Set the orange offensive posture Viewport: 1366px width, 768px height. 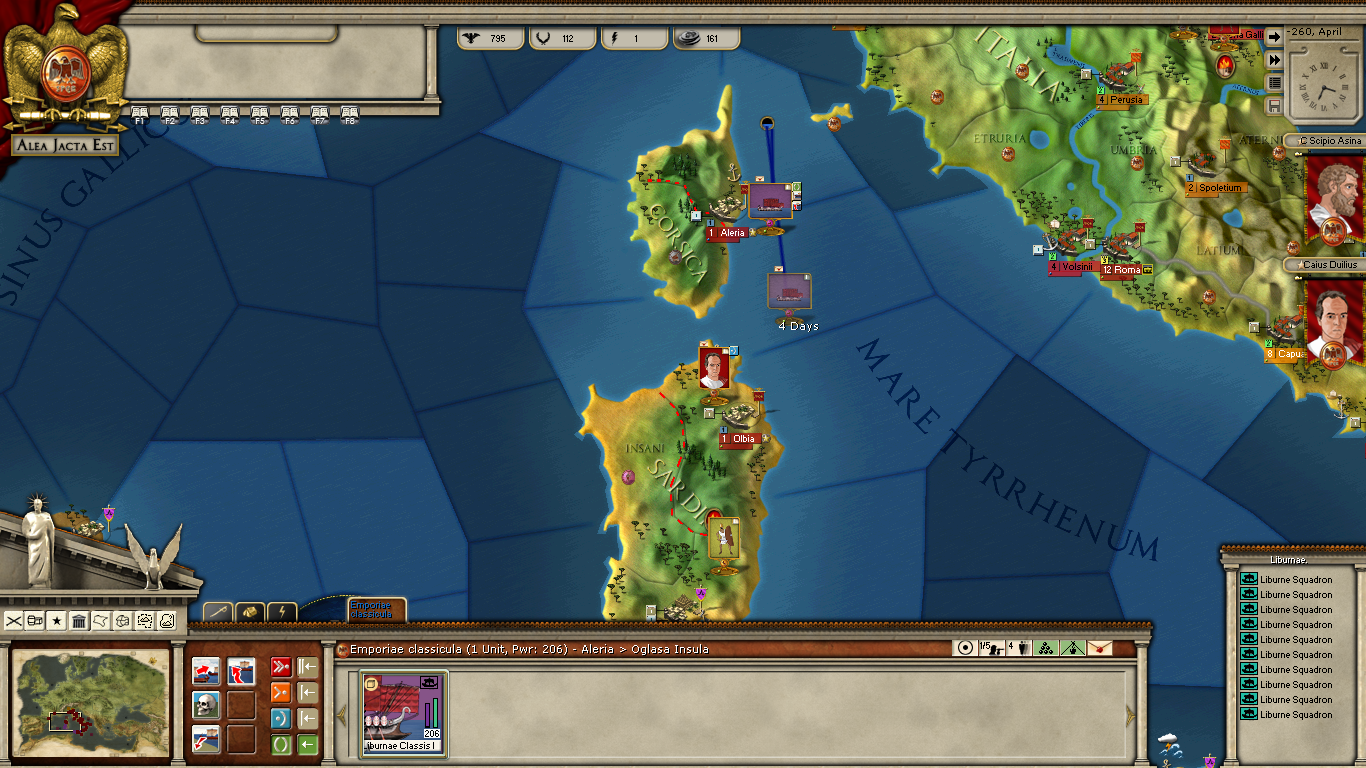281,693
